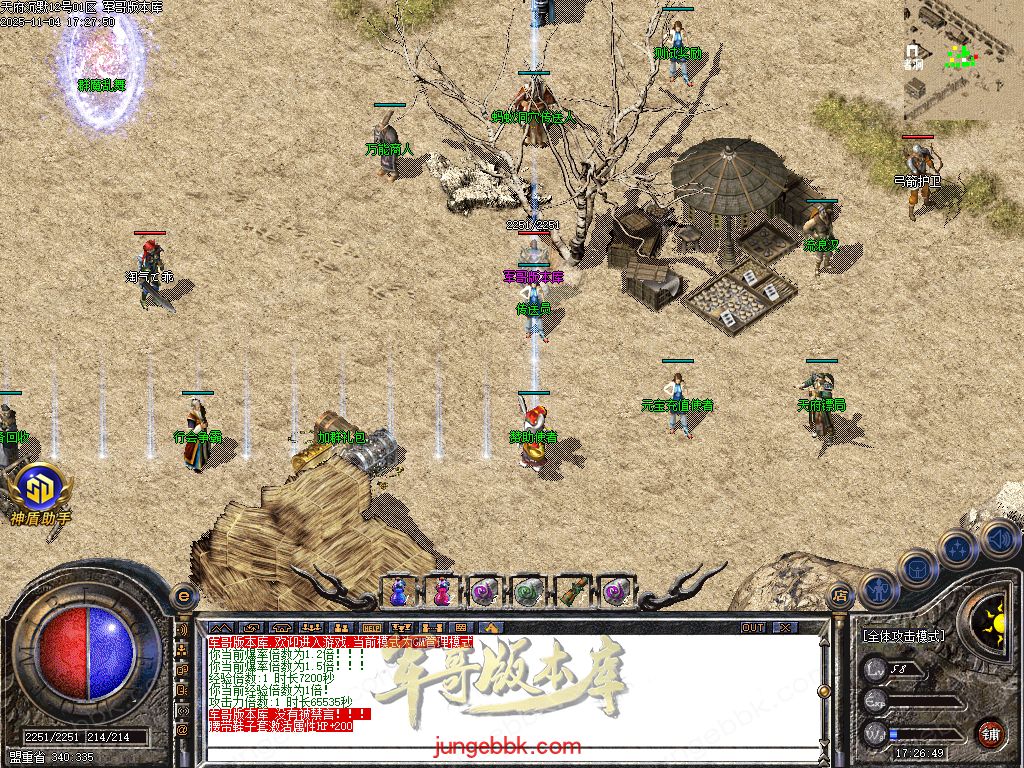Screen dimensions: 1024x768
Task: Use the blue potion in the belt
Action: pos(398,591)
